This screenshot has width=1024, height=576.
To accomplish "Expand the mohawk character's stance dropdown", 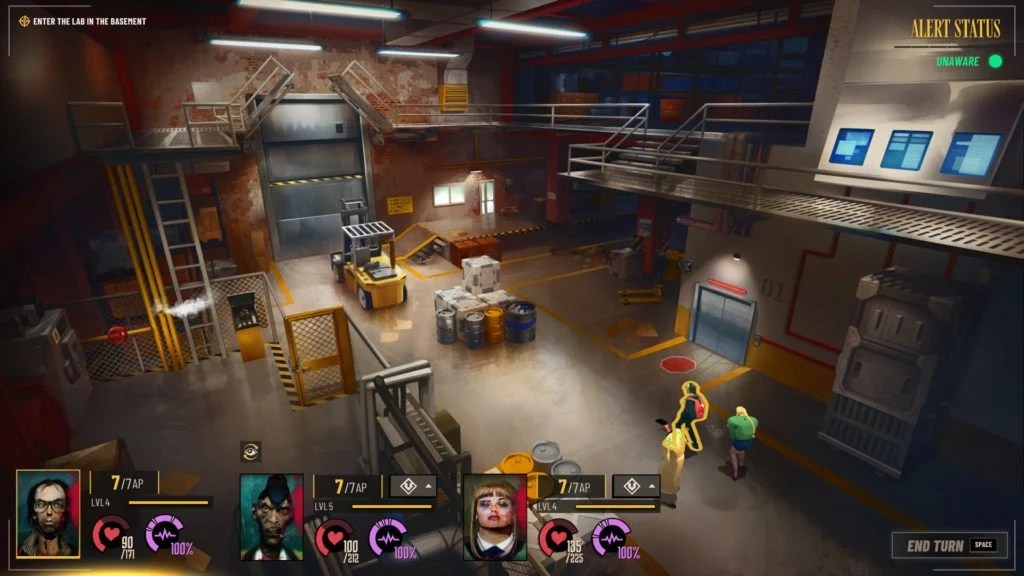I will point(413,486).
